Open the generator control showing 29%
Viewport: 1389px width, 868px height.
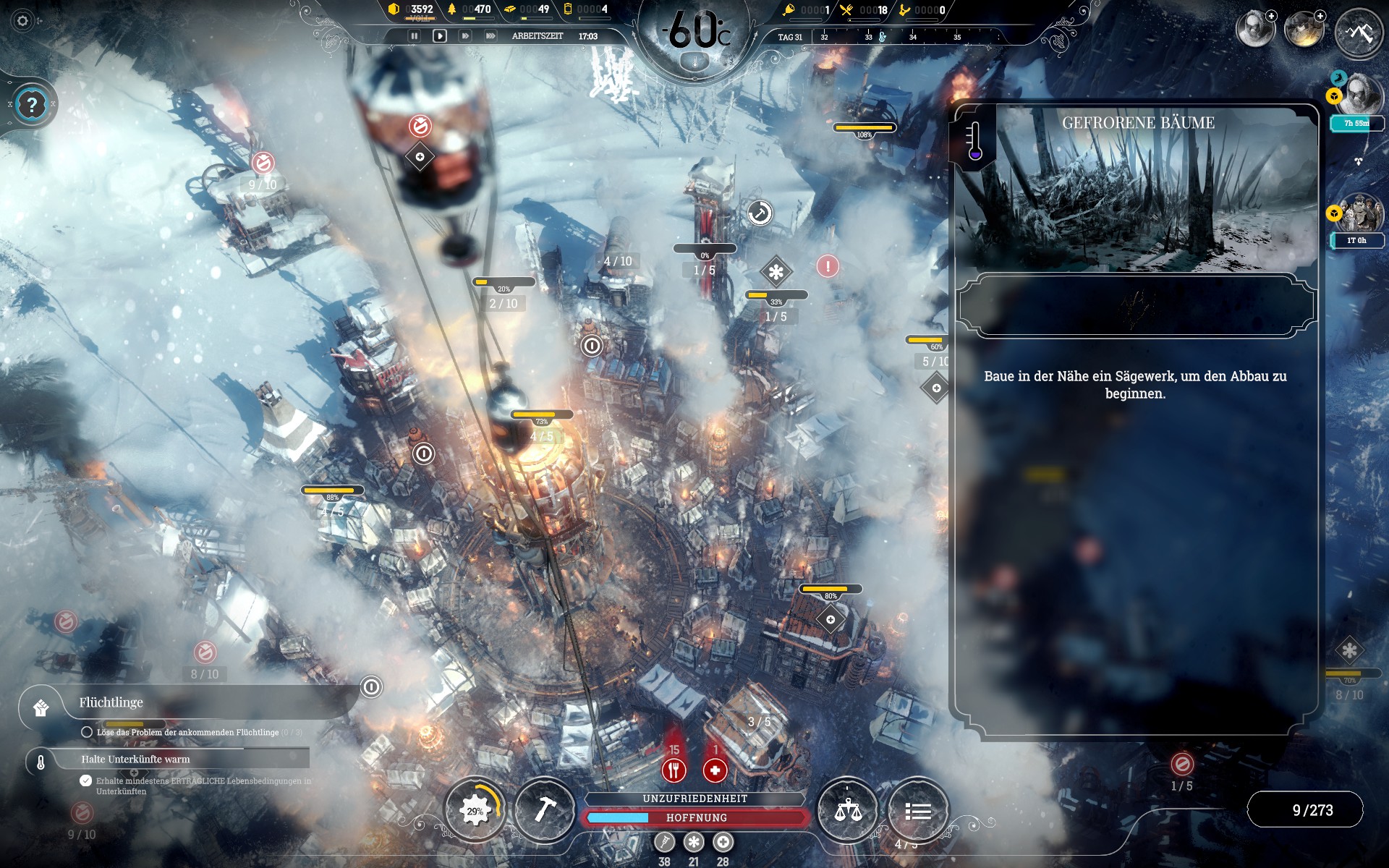point(475,811)
